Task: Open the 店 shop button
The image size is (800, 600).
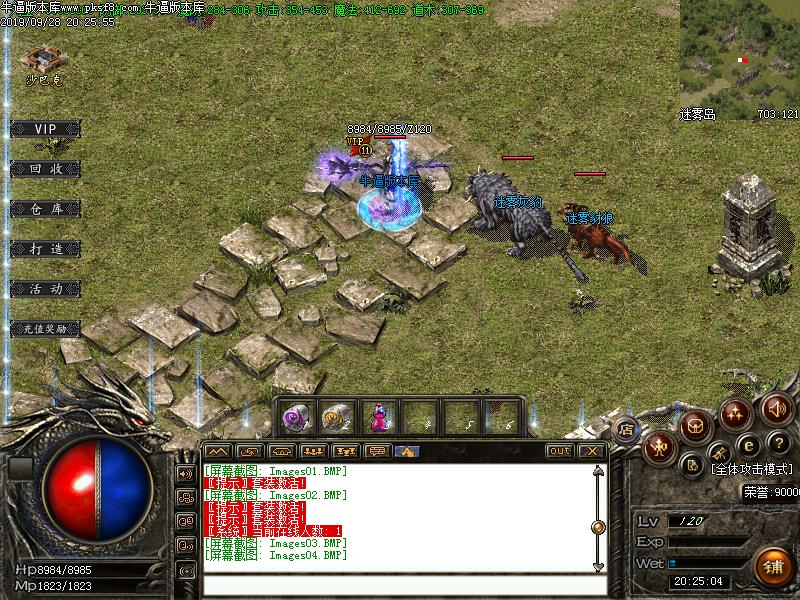Action: point(627,431)
